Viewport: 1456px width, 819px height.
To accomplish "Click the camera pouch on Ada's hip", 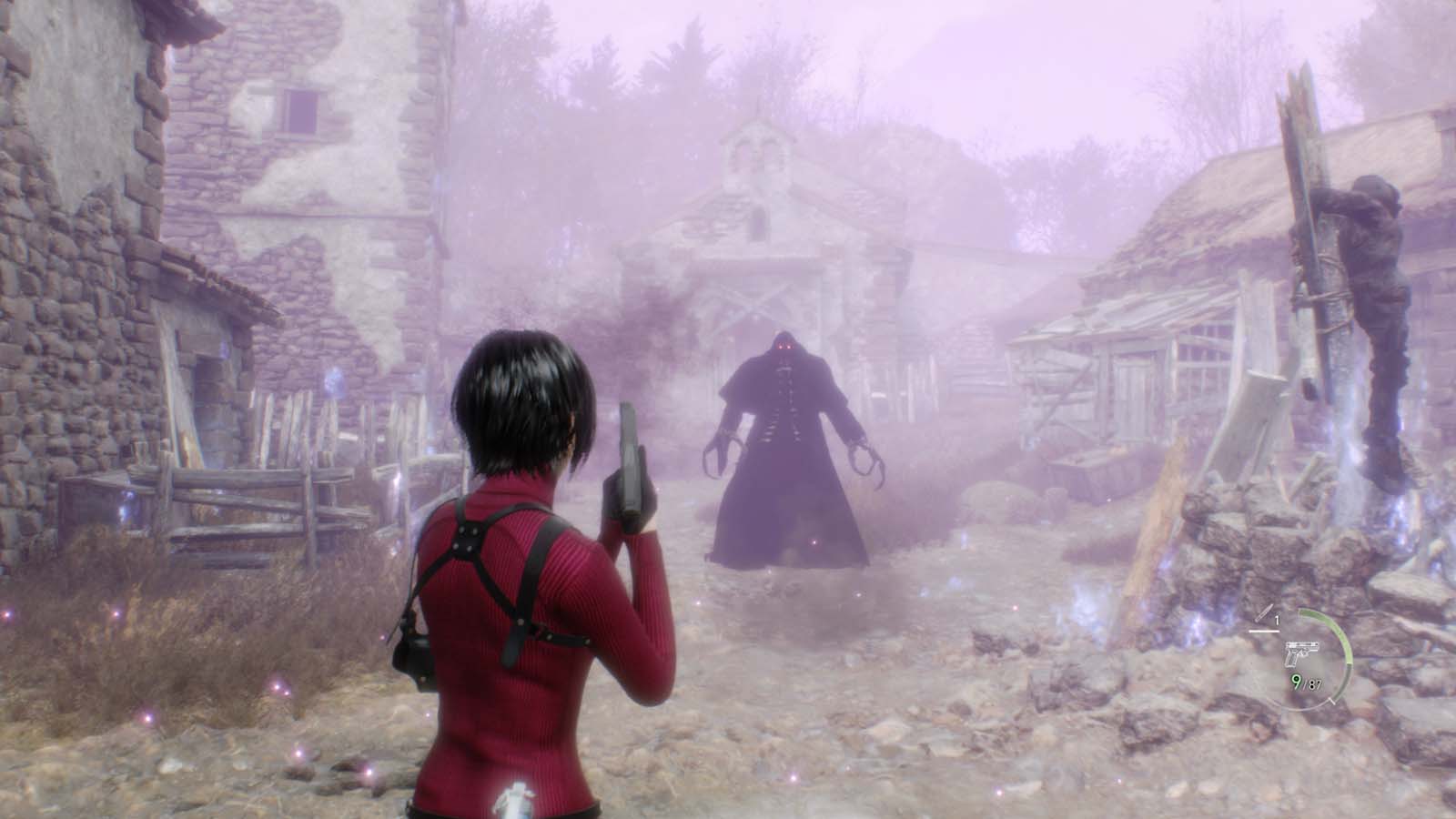I will coord(414,655).
